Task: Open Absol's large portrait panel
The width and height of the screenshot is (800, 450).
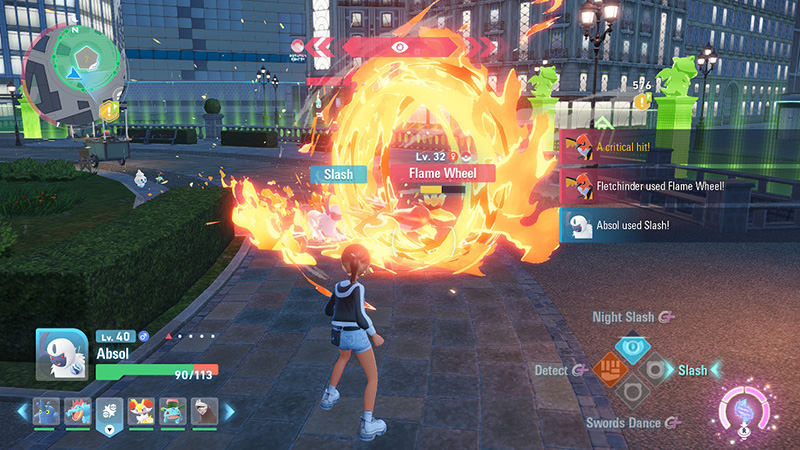Action: pos(62,356)
